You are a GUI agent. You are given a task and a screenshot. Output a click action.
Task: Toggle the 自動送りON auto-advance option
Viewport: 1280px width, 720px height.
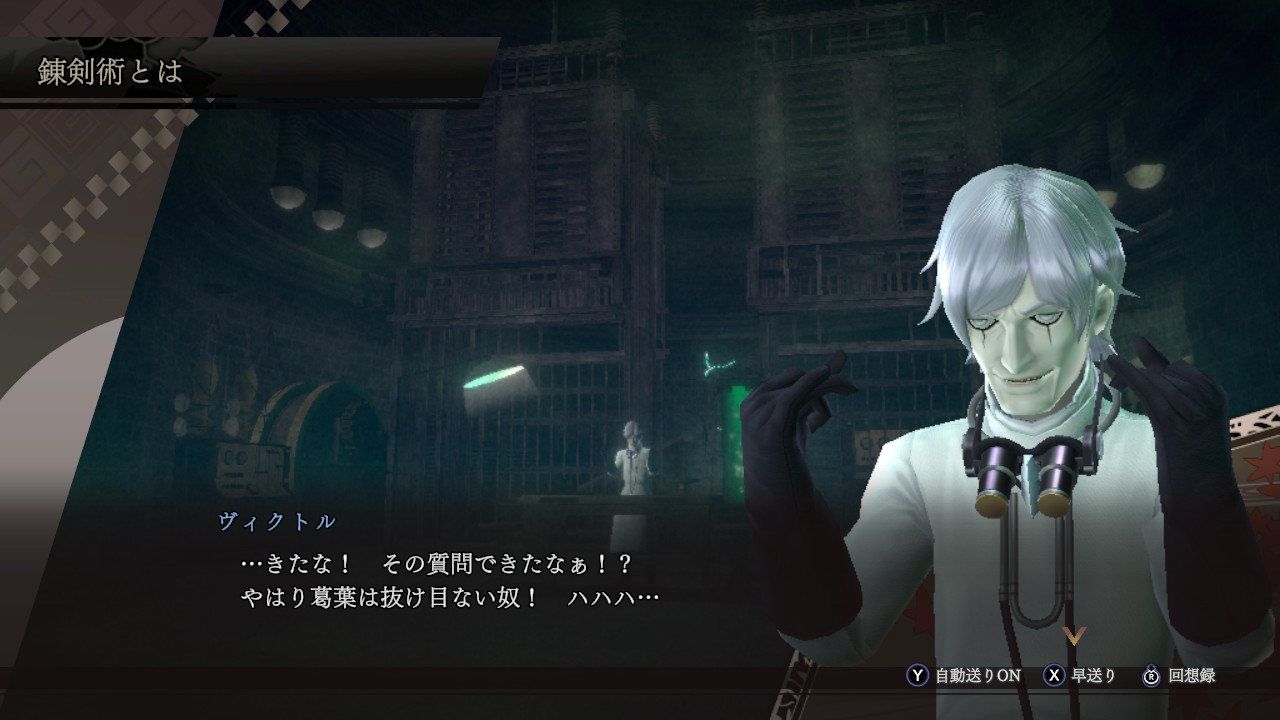964,676
